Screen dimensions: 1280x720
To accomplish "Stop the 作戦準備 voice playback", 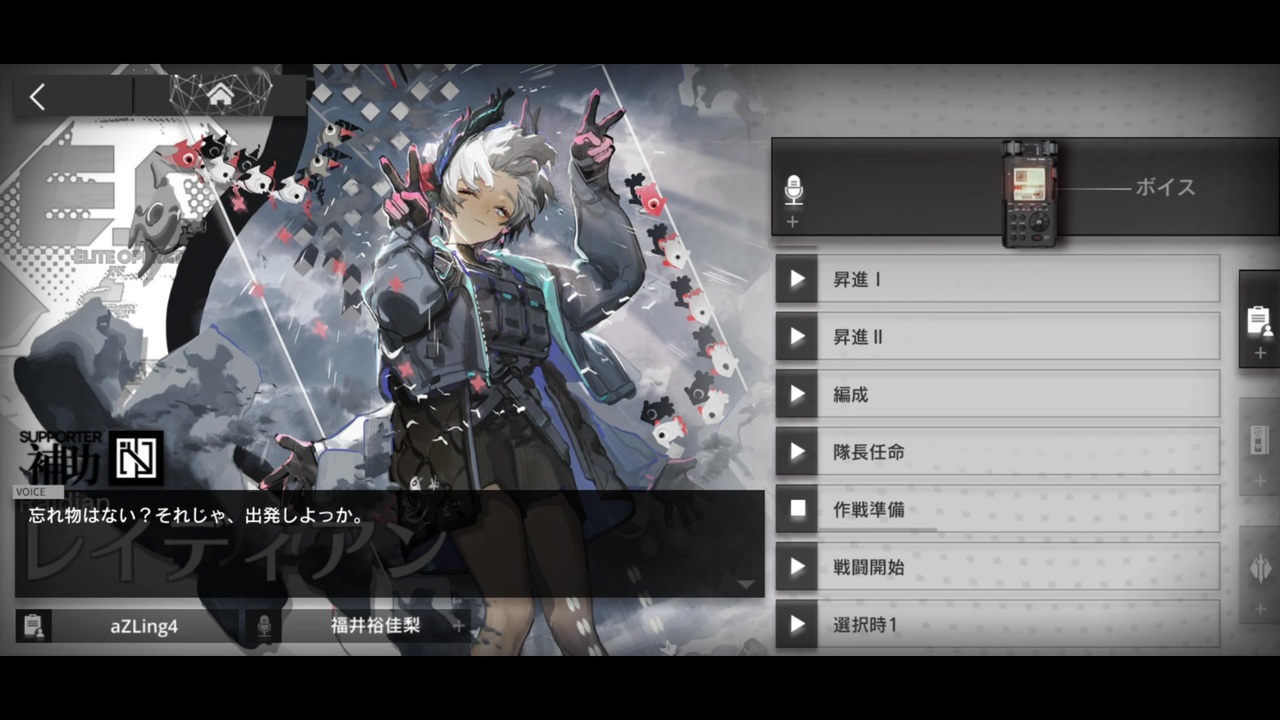I will [x=797, y=510].
